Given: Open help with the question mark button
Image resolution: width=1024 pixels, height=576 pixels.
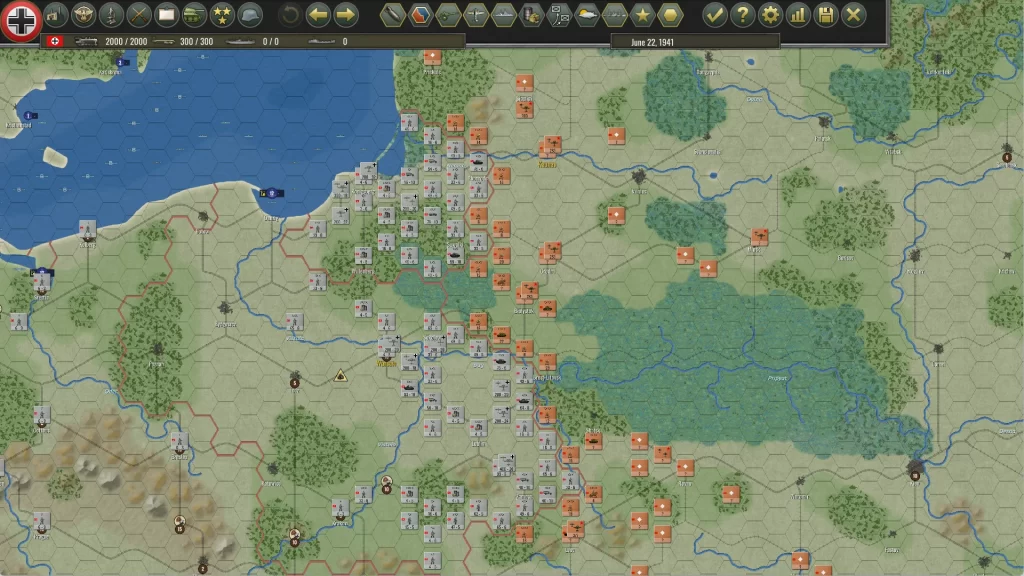Looking at the screenshot, I should pos(742,15).
